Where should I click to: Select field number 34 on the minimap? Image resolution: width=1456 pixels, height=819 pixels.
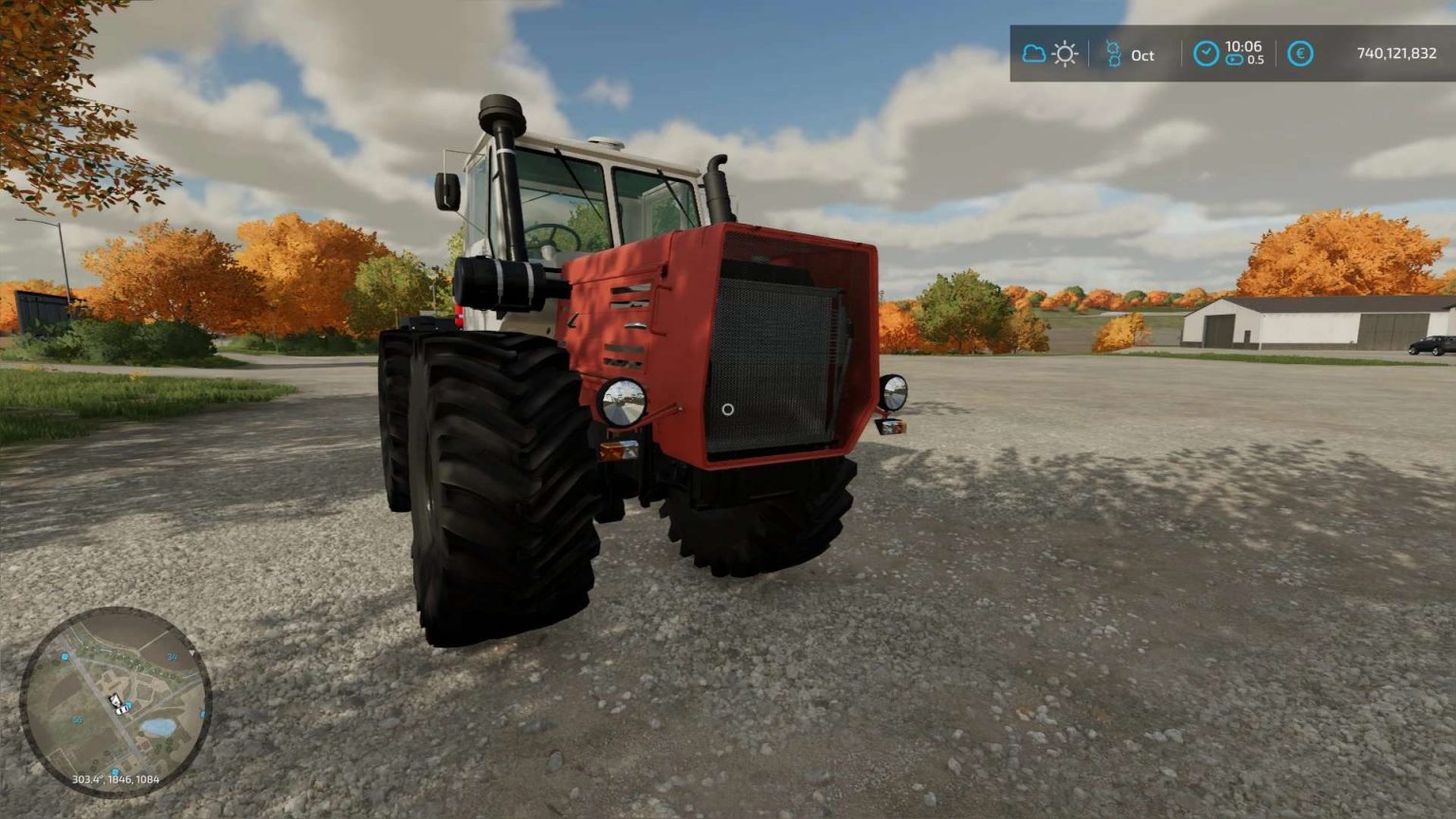pos(173,657)
